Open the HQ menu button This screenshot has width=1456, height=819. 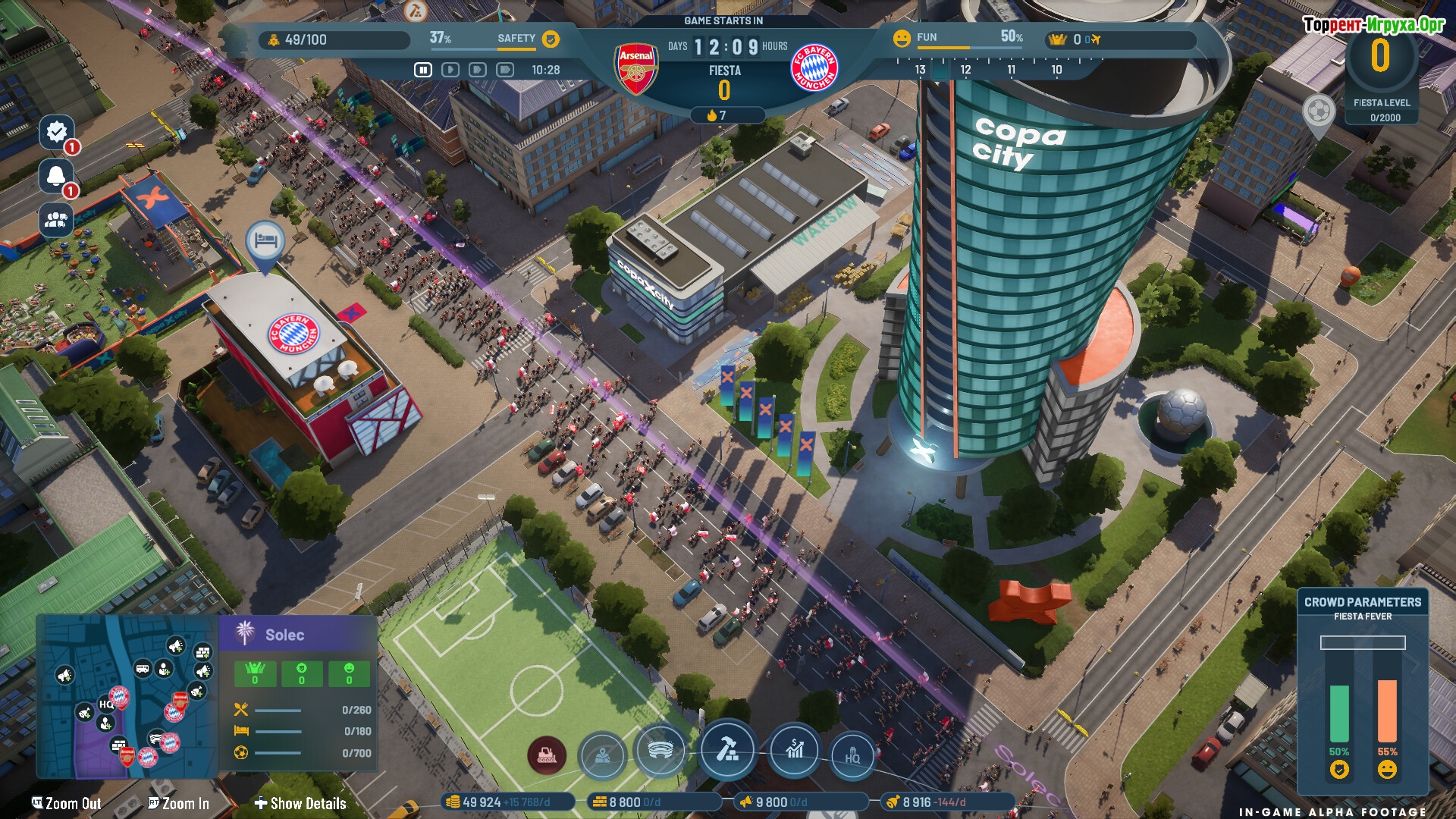(x=852, y=755)
